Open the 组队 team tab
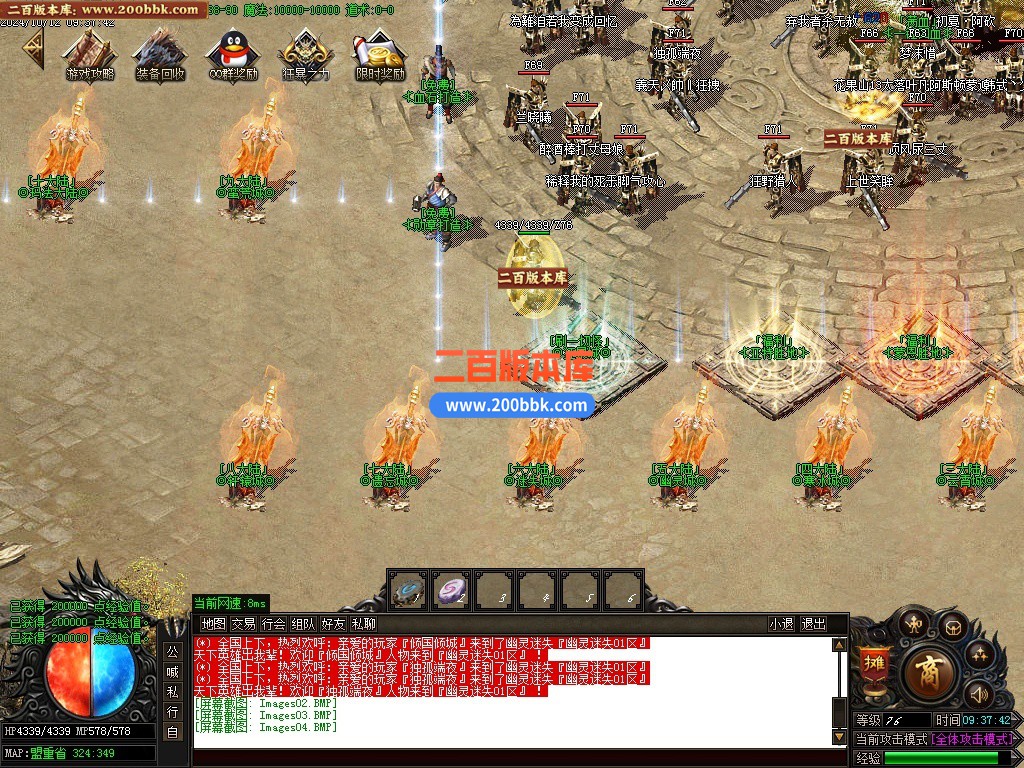This screenshot has width=1024, height=768. click(x=303, y=624)
